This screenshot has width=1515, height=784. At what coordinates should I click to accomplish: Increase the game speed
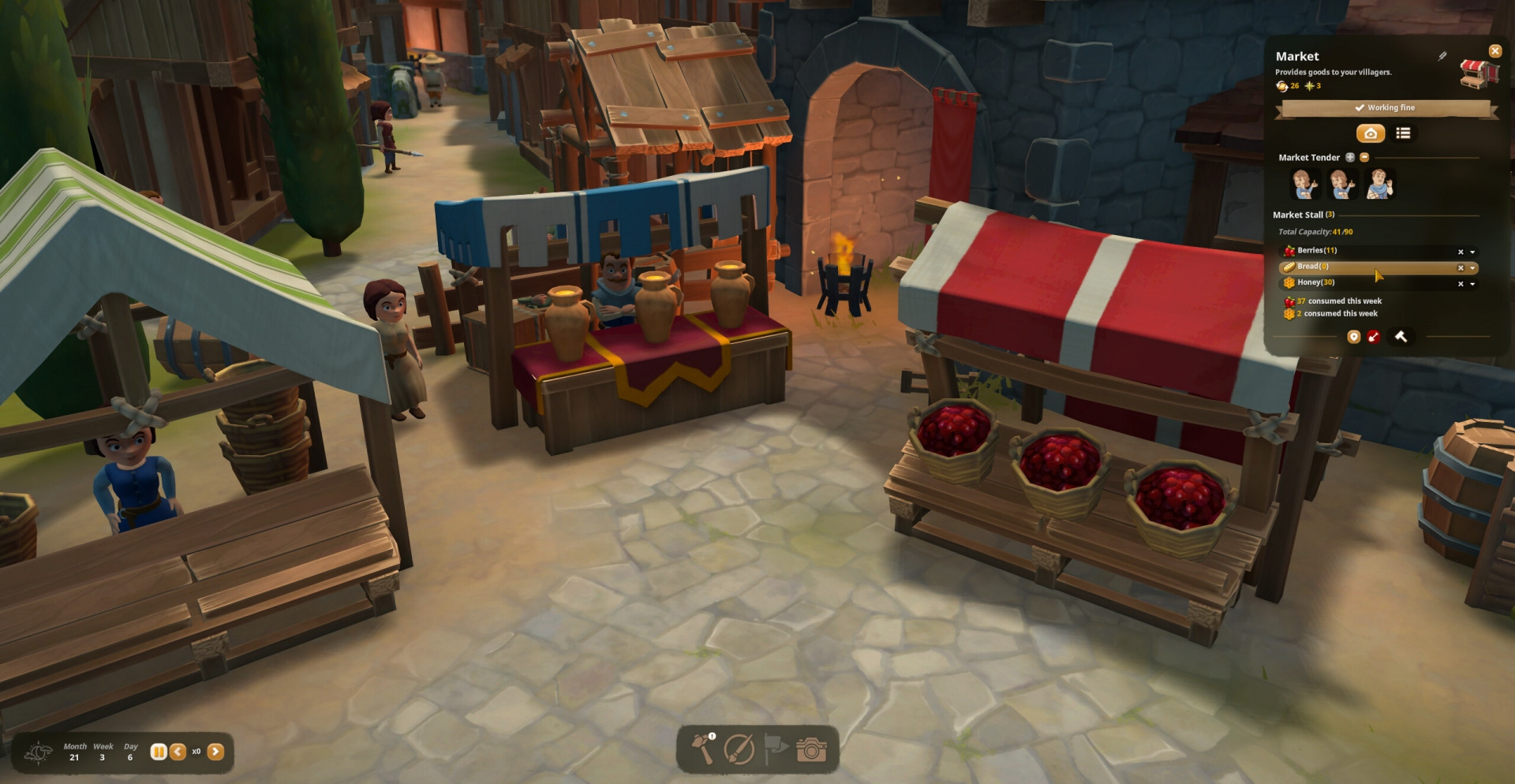pos(215,752)
